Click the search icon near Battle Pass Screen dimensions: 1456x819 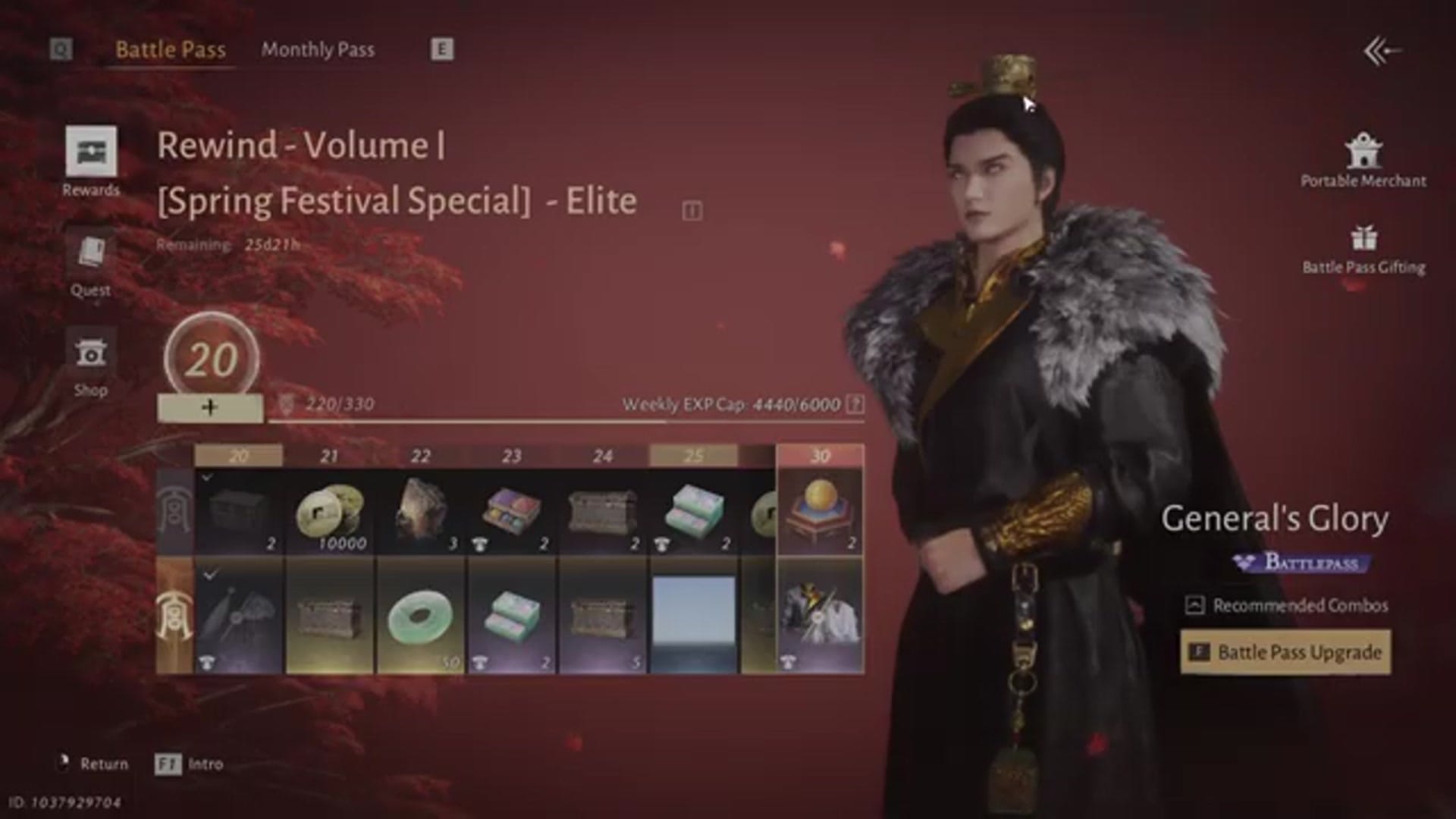click(59, 48)
